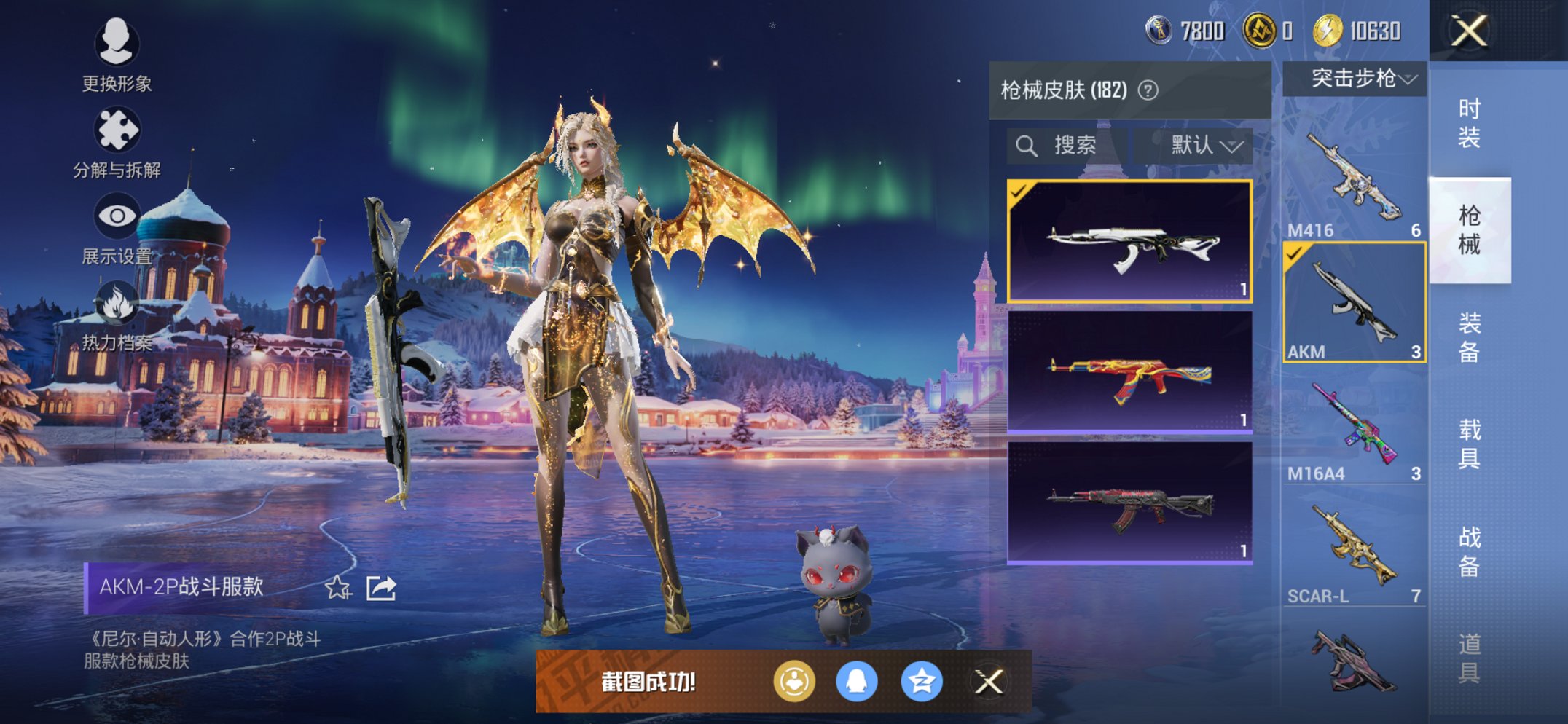Click the help question mark beside 枪械皮肤
Screen dimensions: 1568x724
coord(1148,90)
